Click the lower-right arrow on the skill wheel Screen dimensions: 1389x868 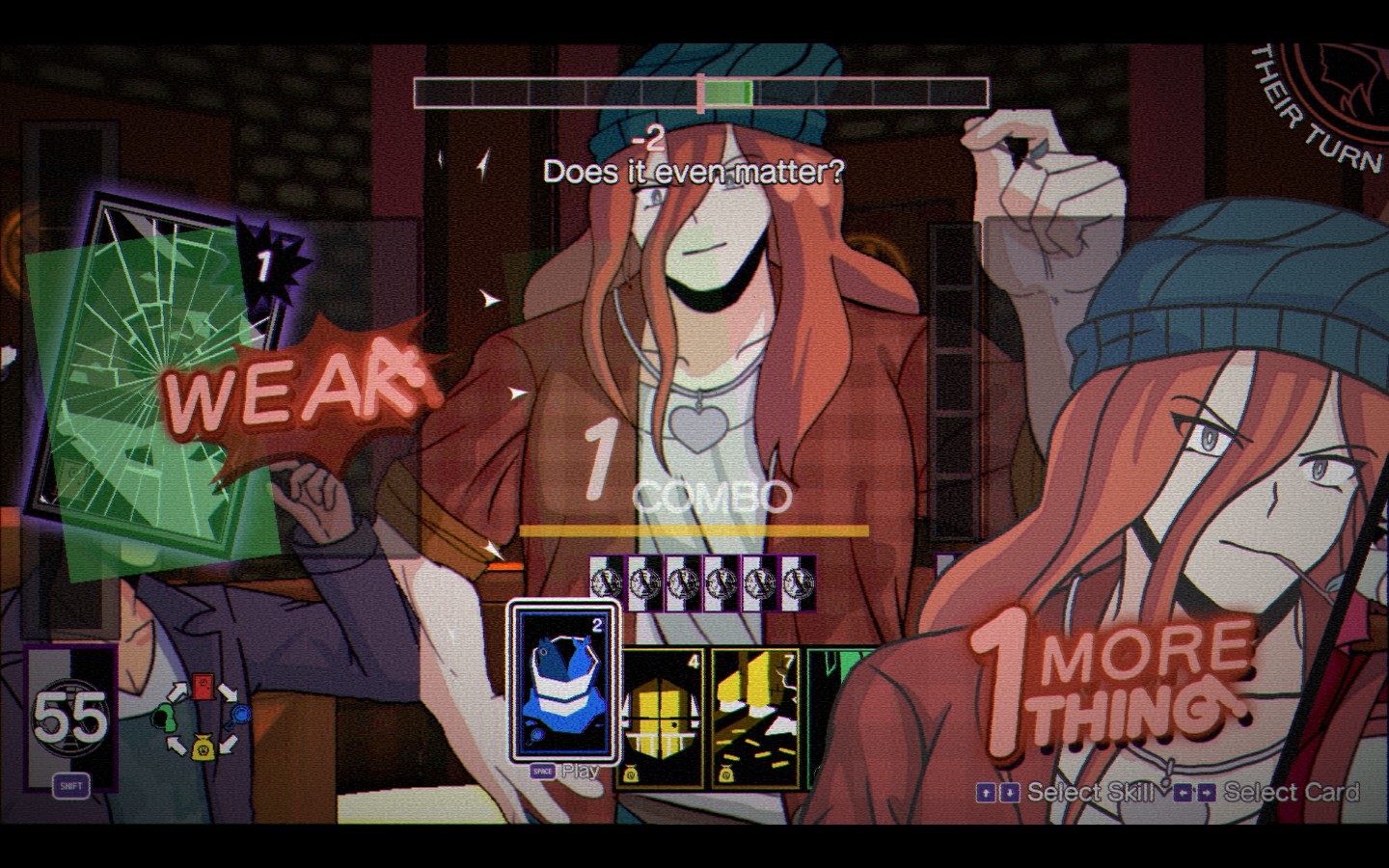click(229, 743)
